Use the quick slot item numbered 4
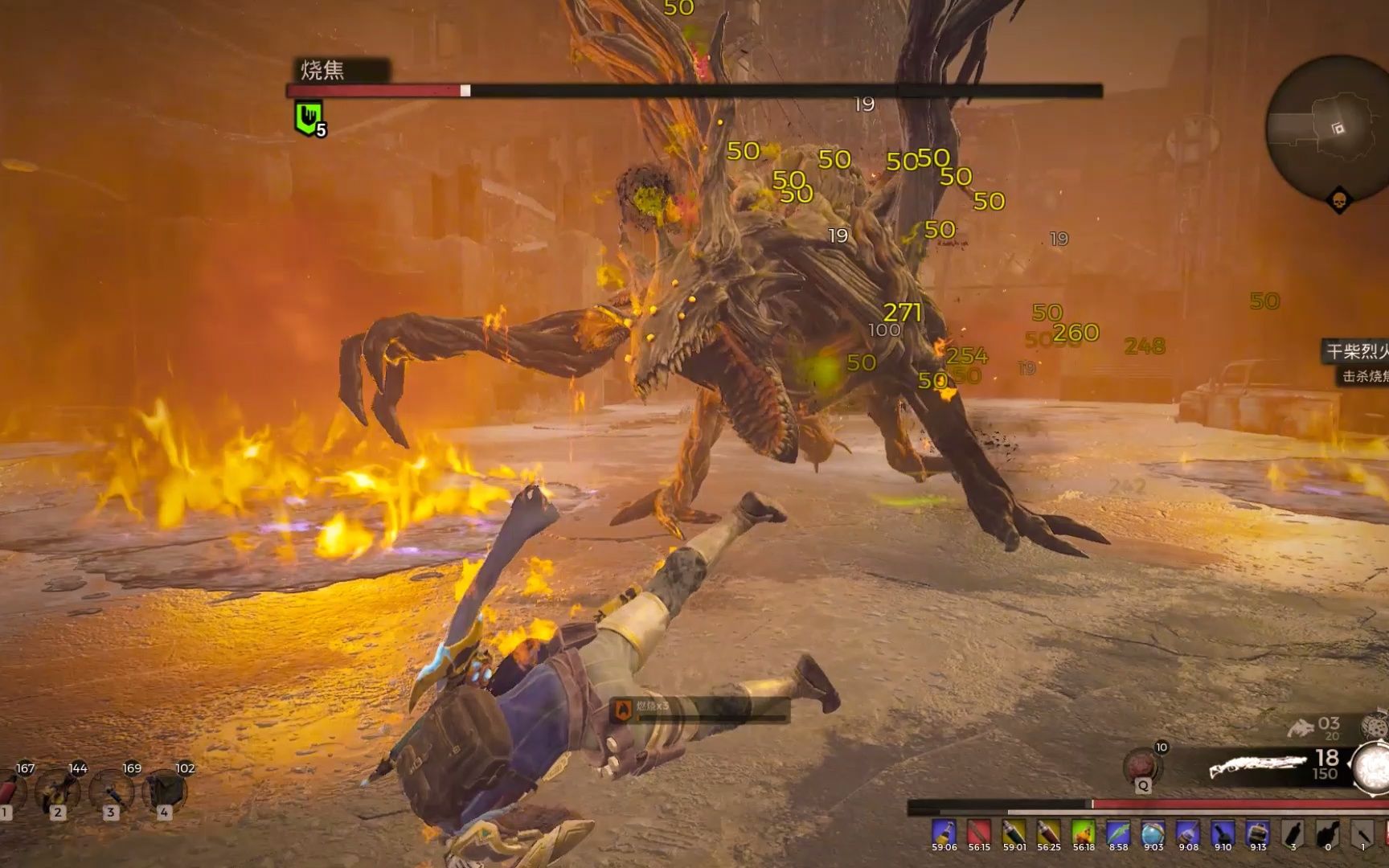Viewport: 1389px width, 868px height. click(164, 792)
